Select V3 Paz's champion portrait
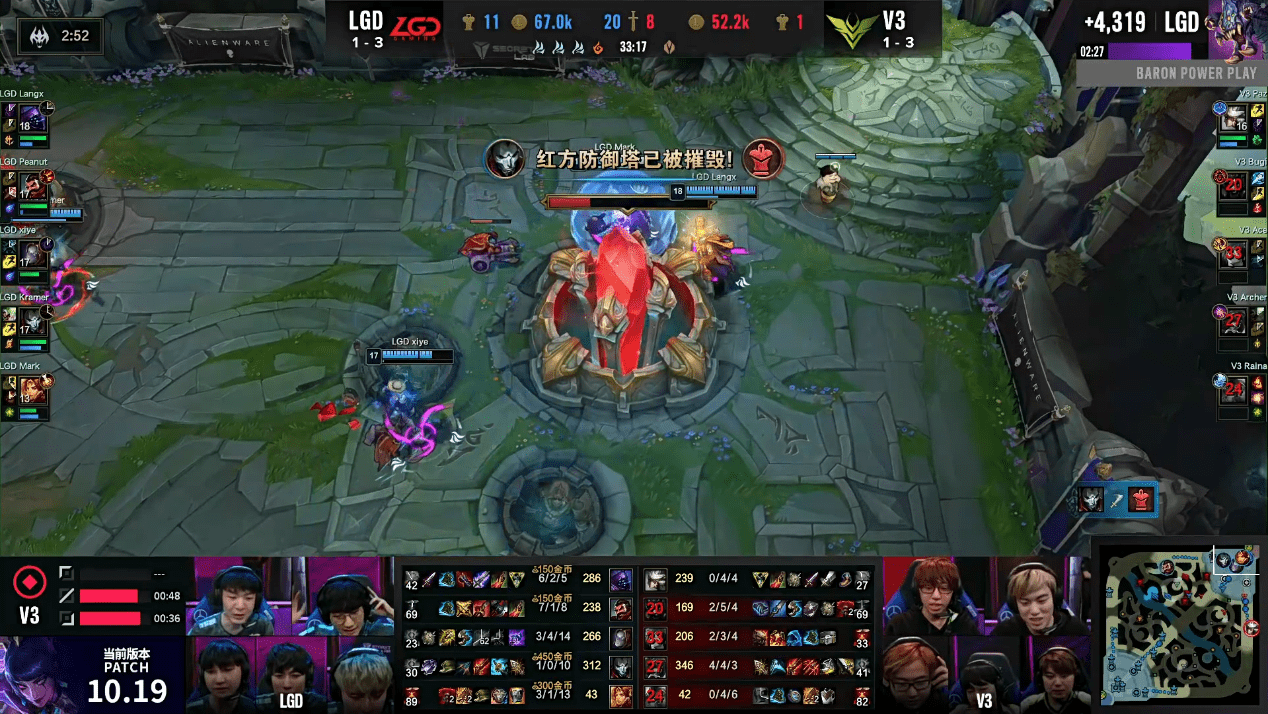1268x714 pixels. click(x=1236, y=121)
